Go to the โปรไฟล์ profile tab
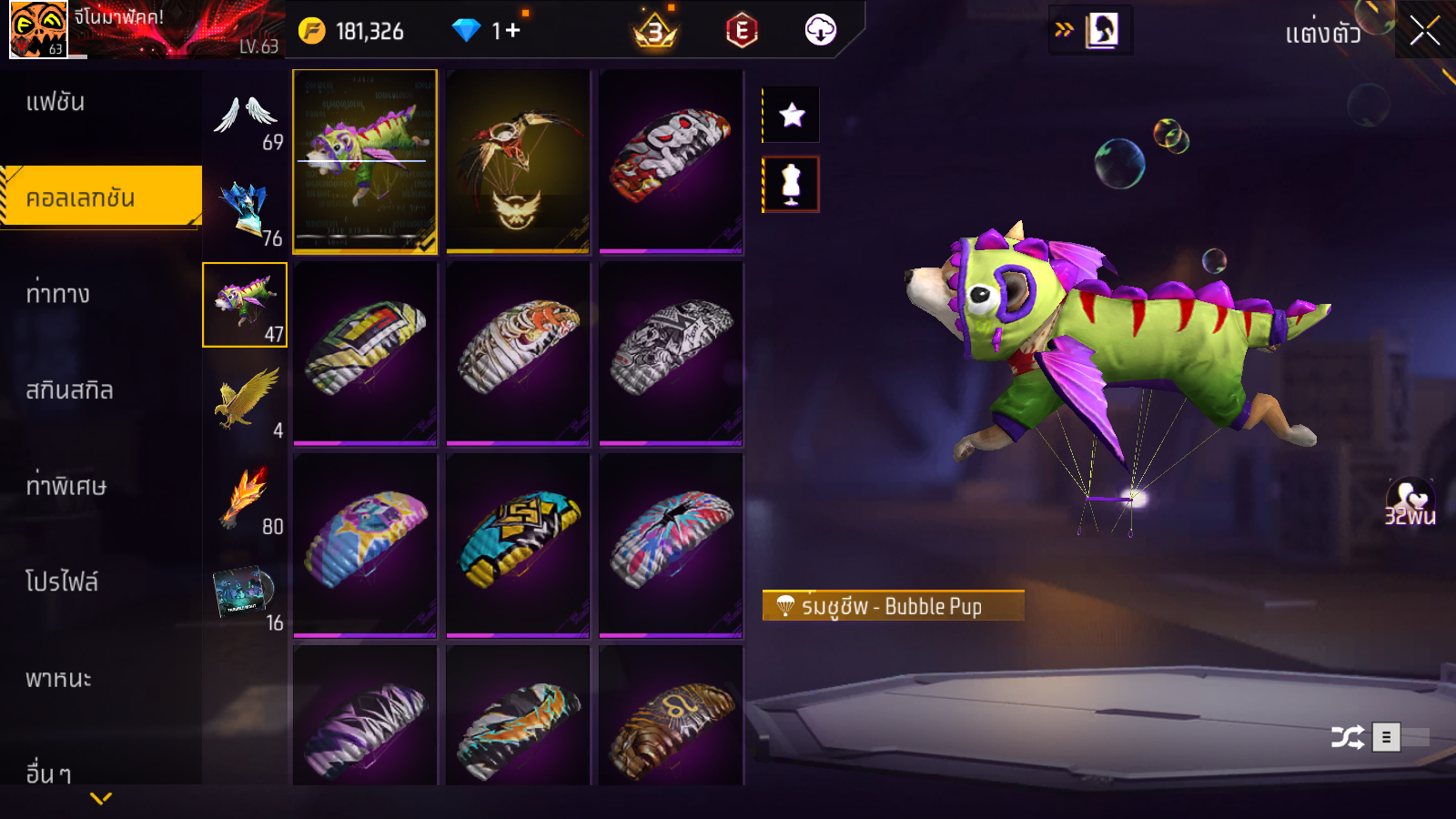This screenshot has width=1456, height=819. (x=62, y=582)
